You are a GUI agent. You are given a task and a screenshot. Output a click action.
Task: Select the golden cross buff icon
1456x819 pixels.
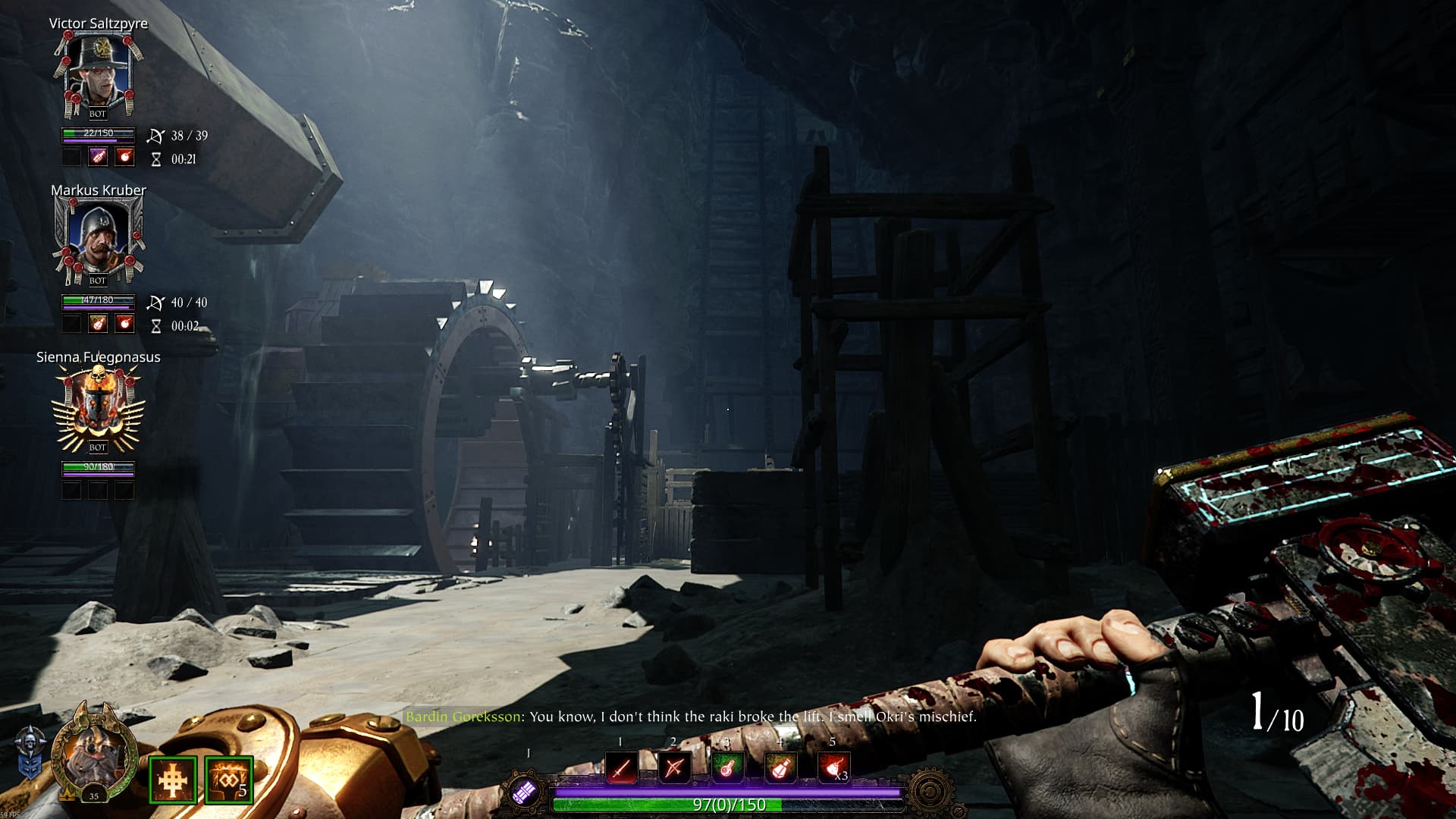[x=173, y=780]
